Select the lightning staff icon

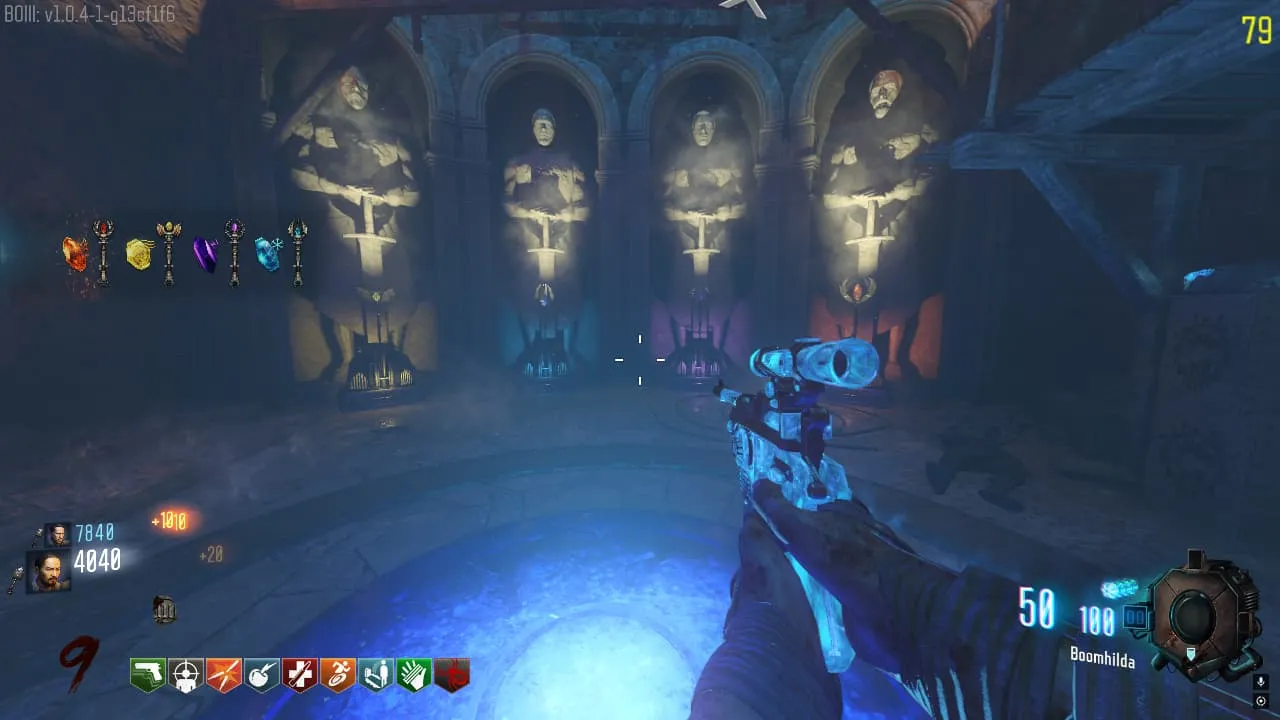[x=234, y=252]
